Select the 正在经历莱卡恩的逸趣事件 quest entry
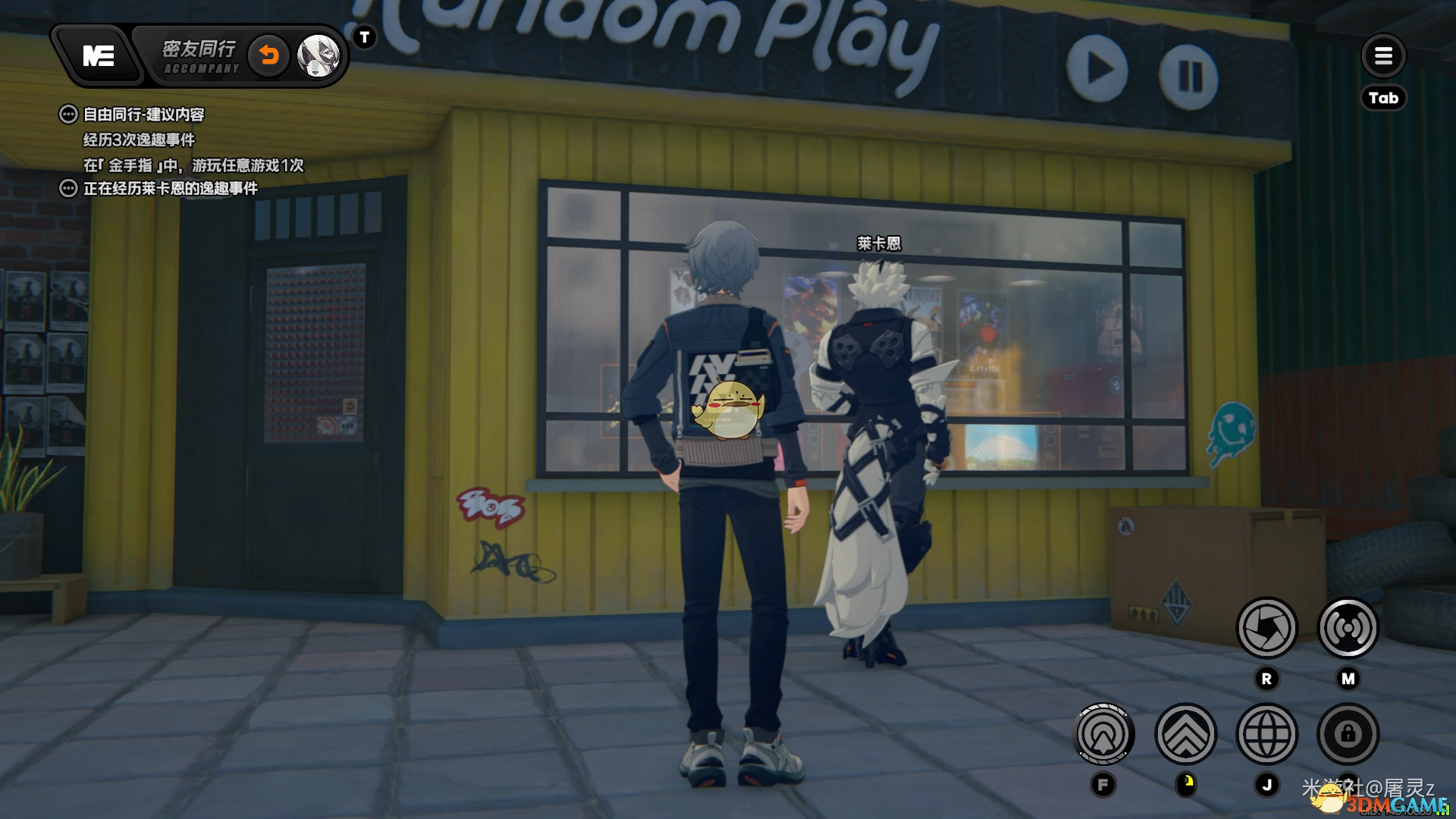Viewport: 1456px width, 819px height. (x=170, y=188)
